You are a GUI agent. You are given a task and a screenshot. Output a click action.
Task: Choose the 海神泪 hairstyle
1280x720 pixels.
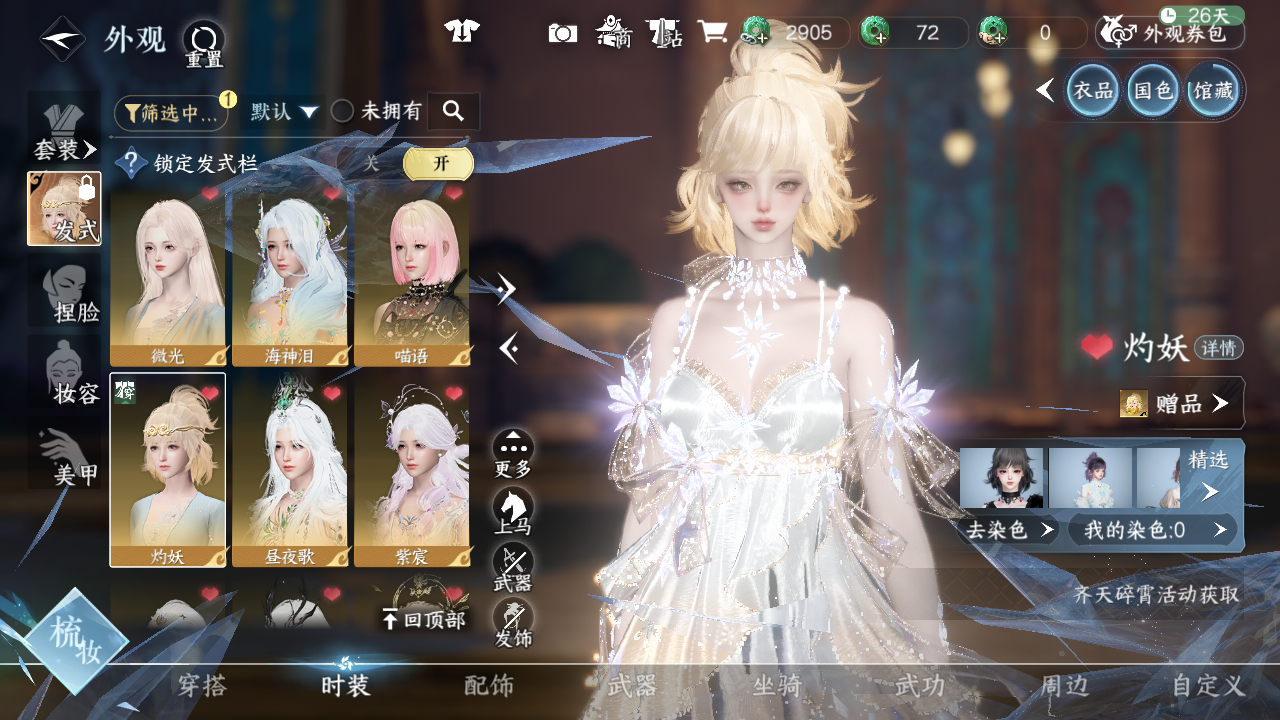click(x=291, y=275)
